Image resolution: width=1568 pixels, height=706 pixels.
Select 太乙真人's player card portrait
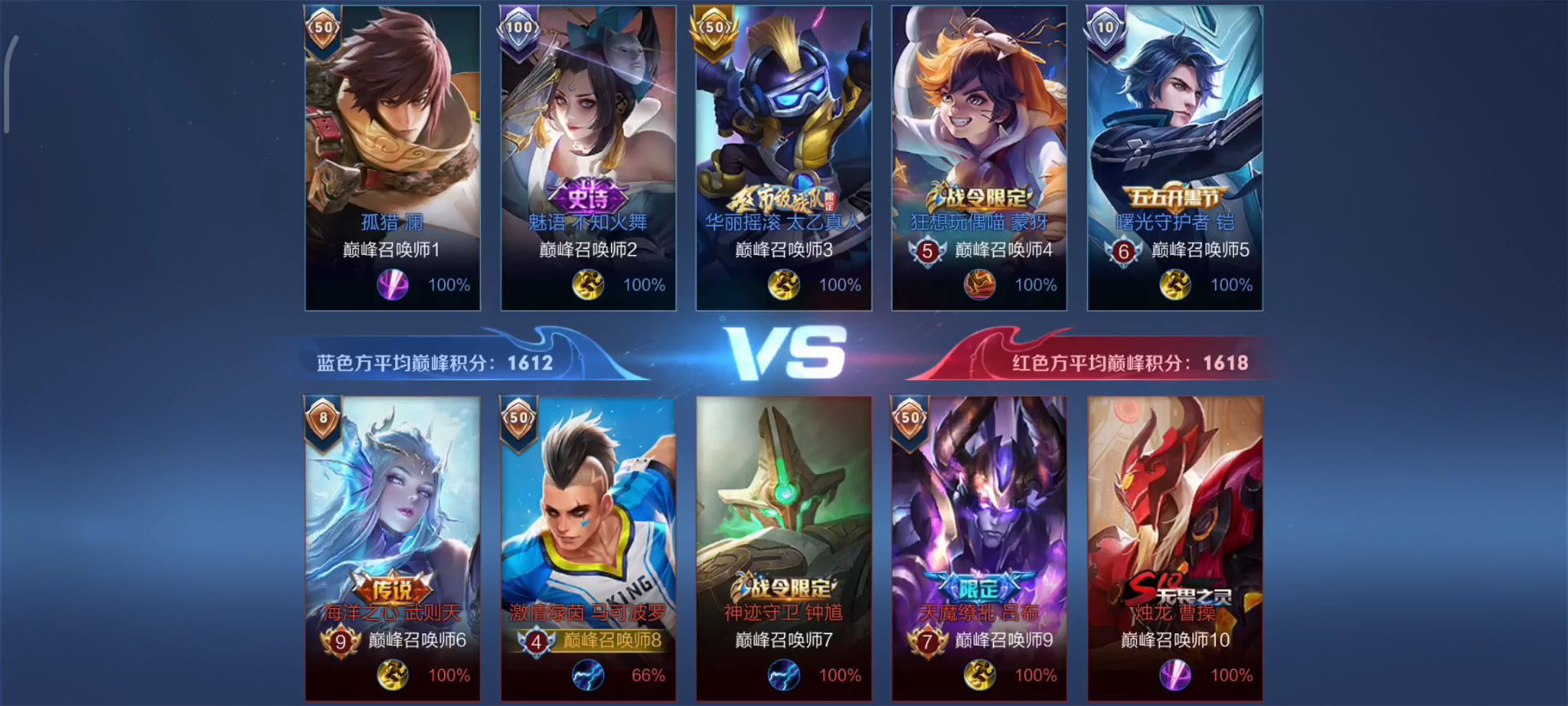click(x=784, y=123)
